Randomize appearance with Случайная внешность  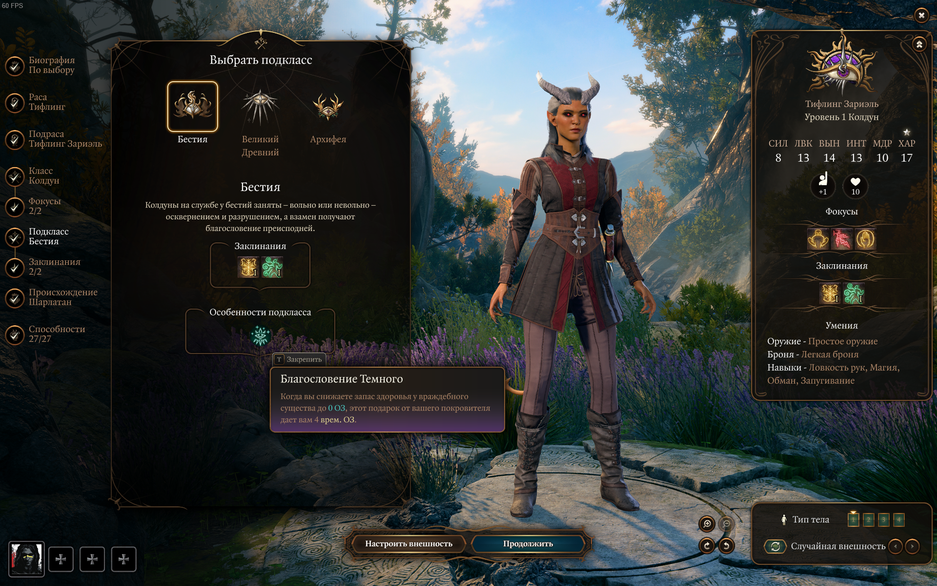pos(774,546)
